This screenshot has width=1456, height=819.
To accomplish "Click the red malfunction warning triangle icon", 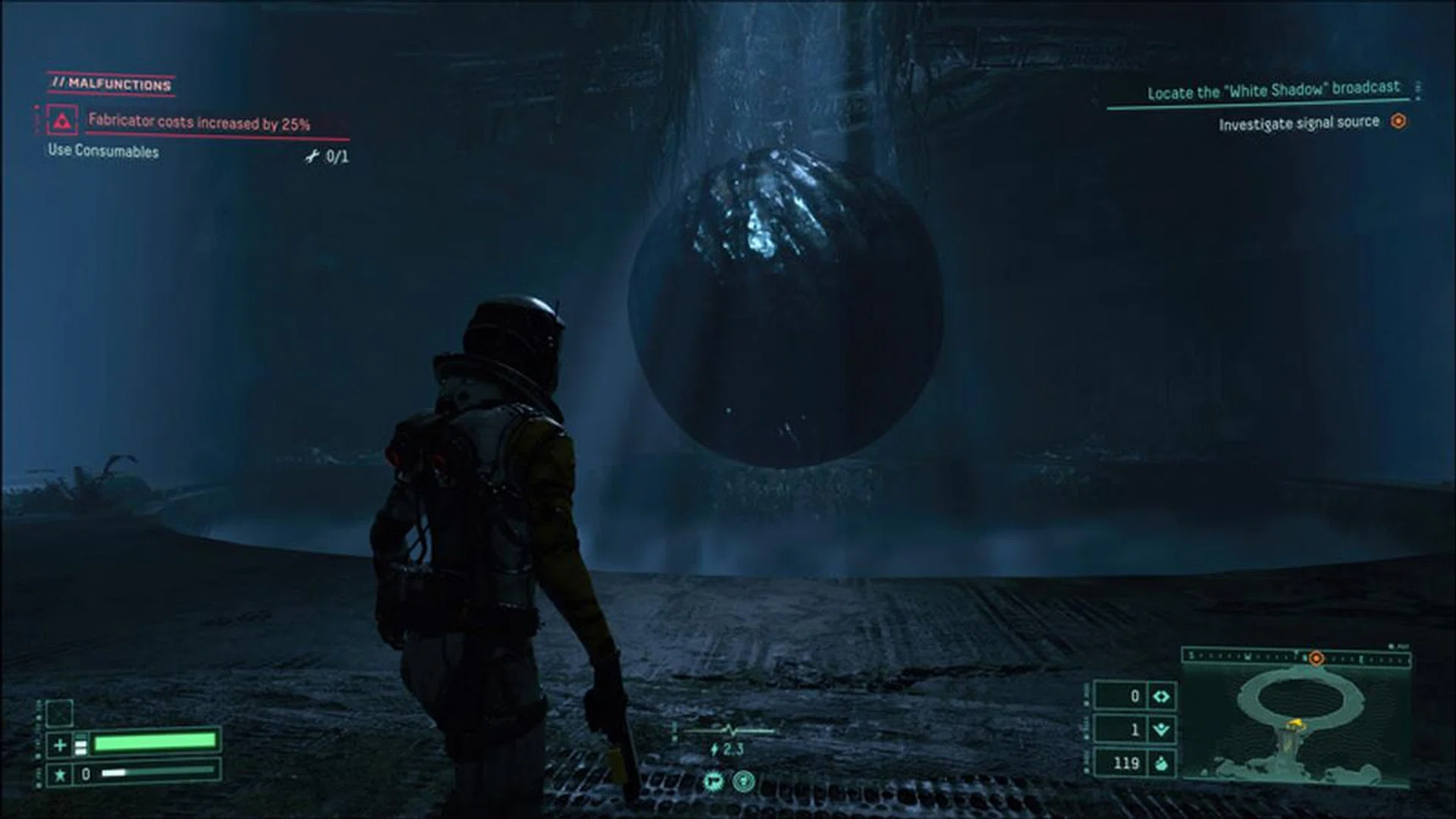I will (x=62, y=121).
